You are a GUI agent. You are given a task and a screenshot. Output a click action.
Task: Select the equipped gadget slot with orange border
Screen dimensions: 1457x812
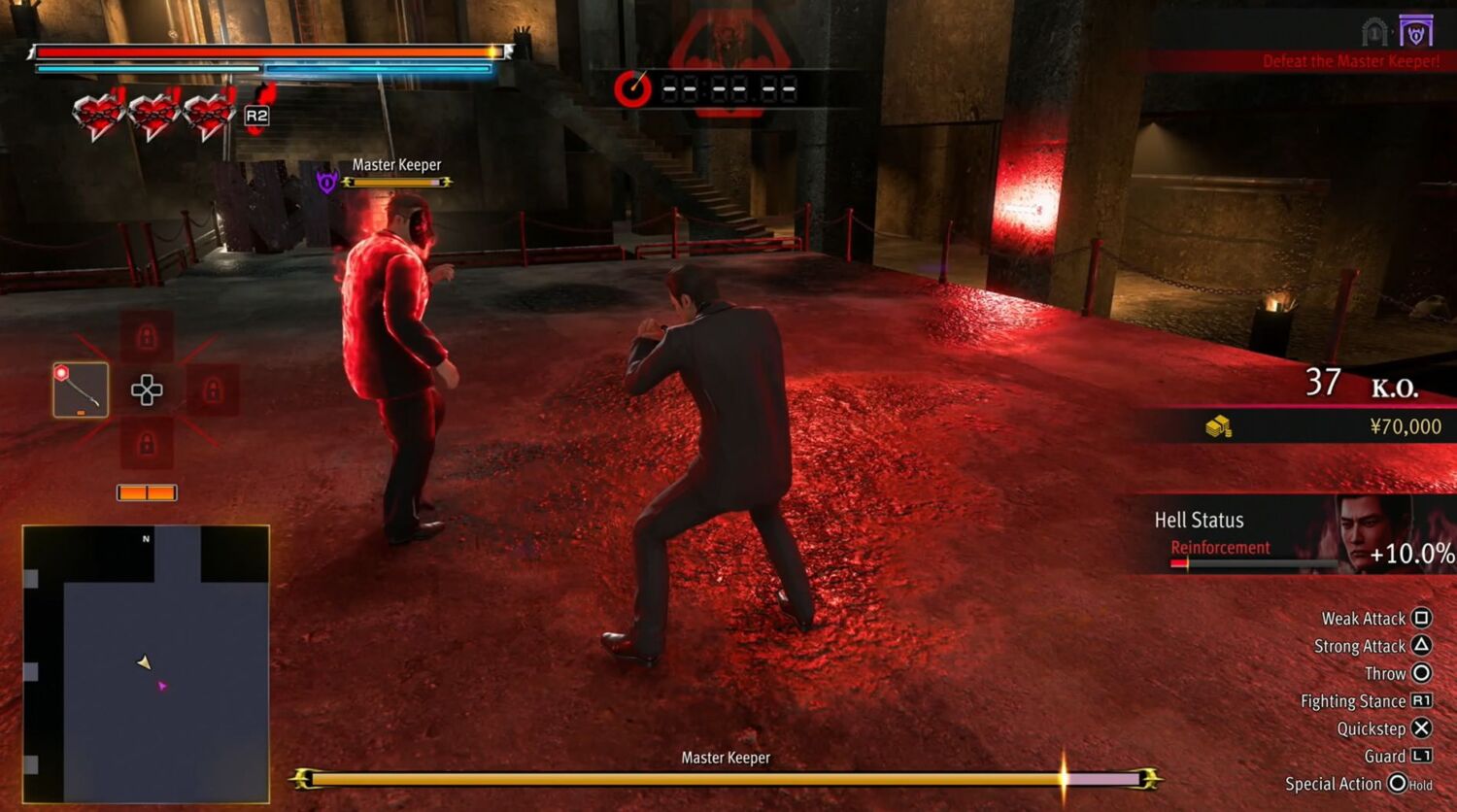[x=81, y=389]
